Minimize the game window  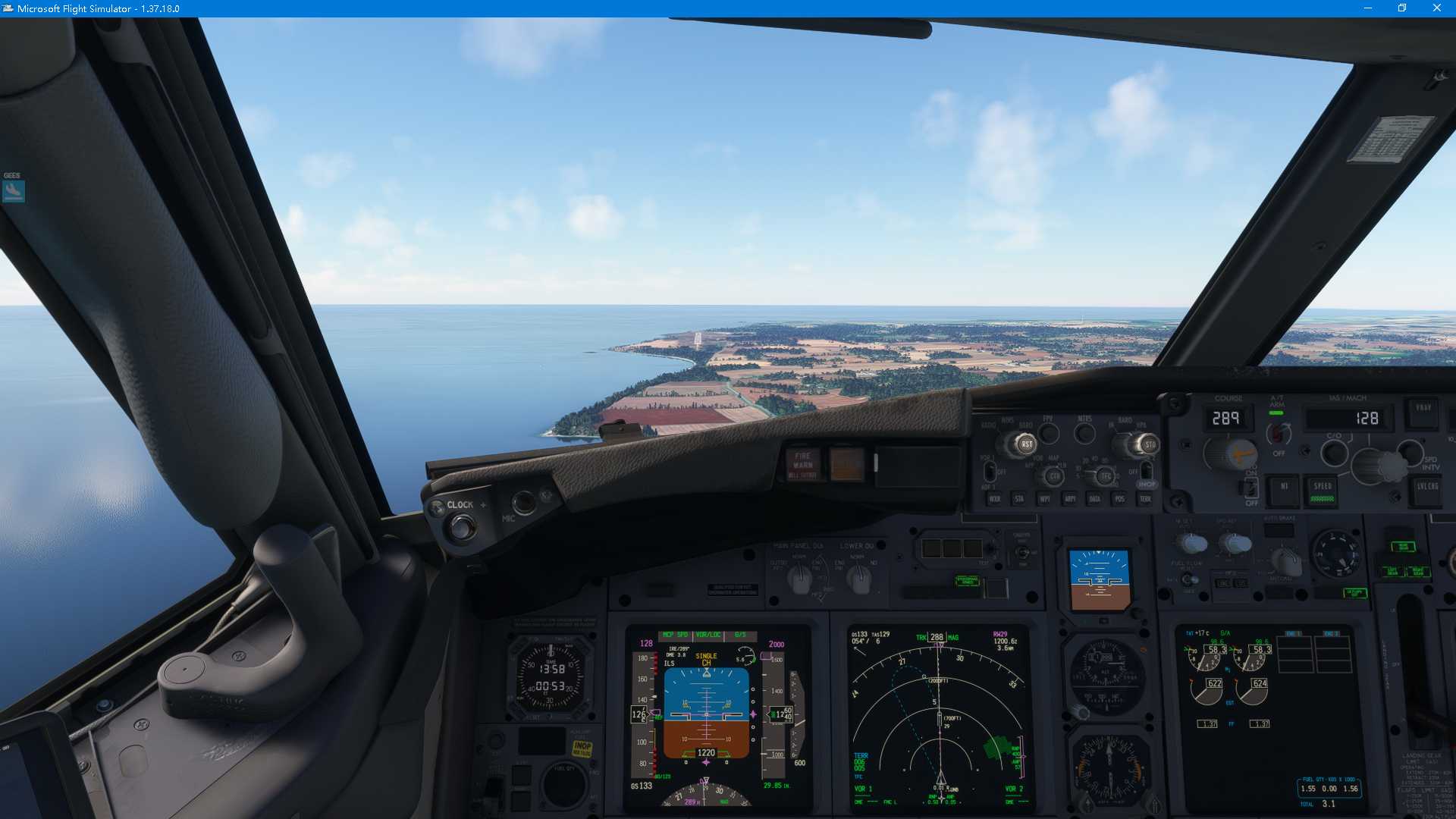1367,8
